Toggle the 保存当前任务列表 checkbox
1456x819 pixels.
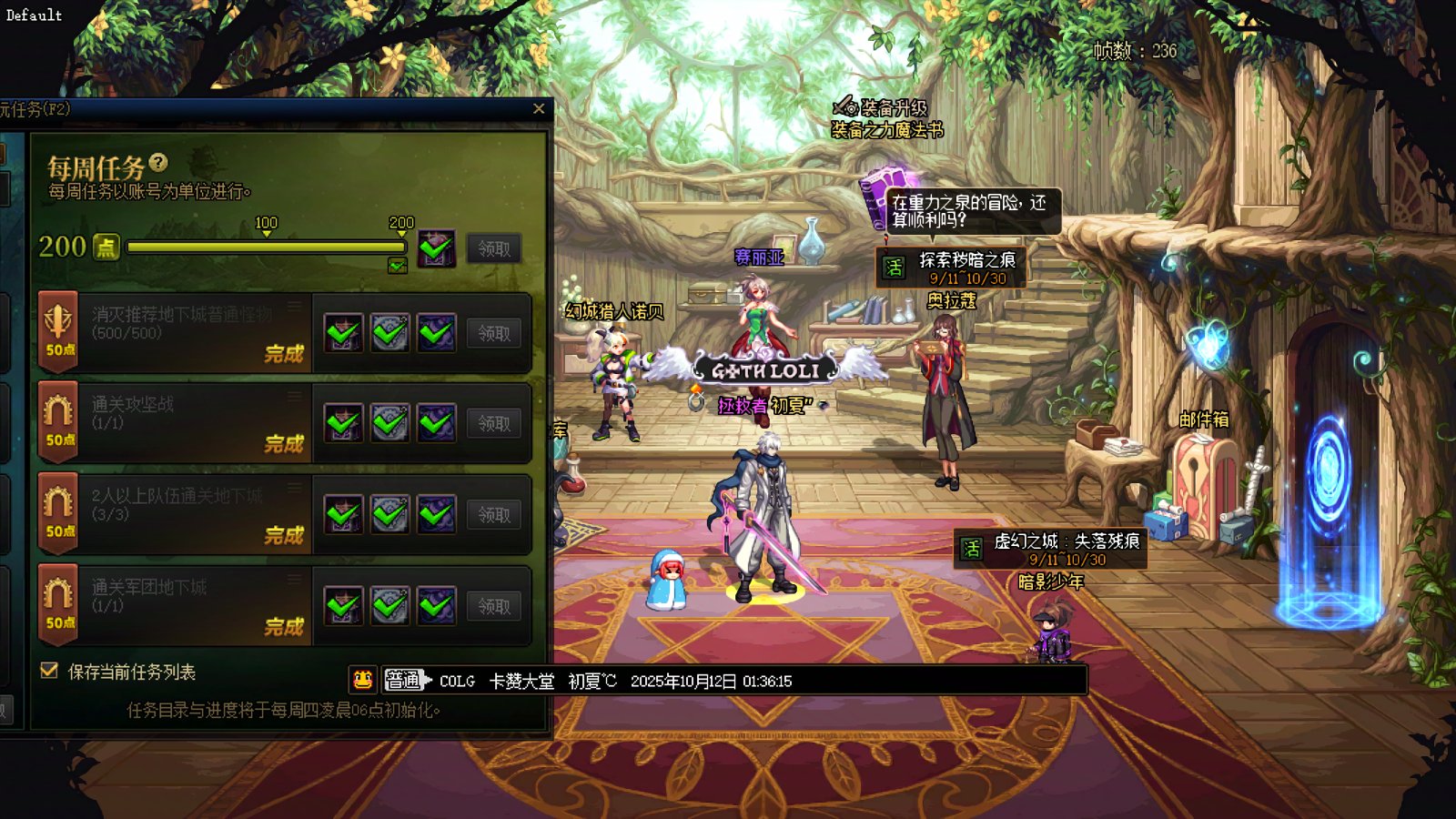(x=50, y=671)
